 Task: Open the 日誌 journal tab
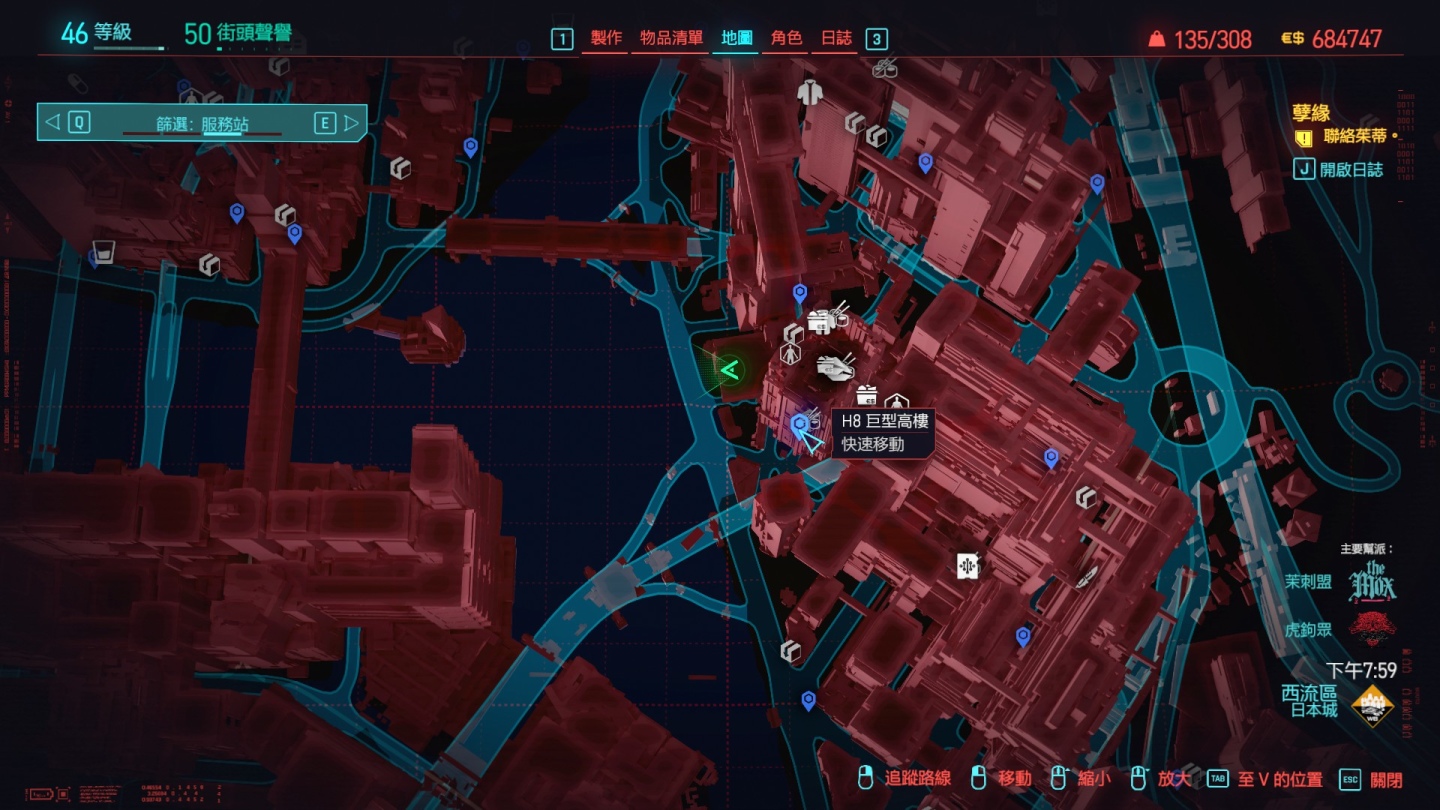pos(836,39)
